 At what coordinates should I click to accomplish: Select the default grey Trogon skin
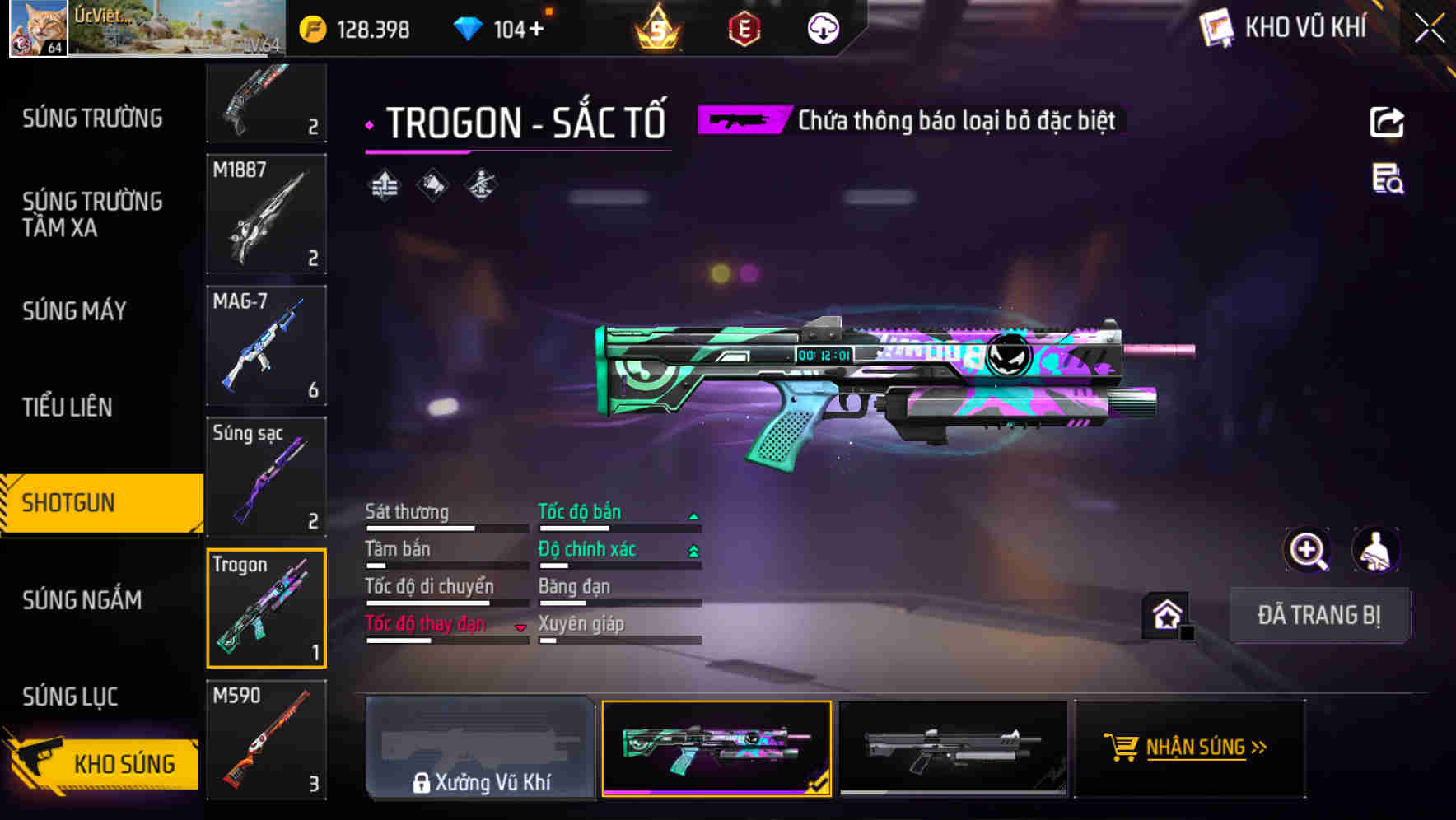pyautogui.click(x=953, y=748)
